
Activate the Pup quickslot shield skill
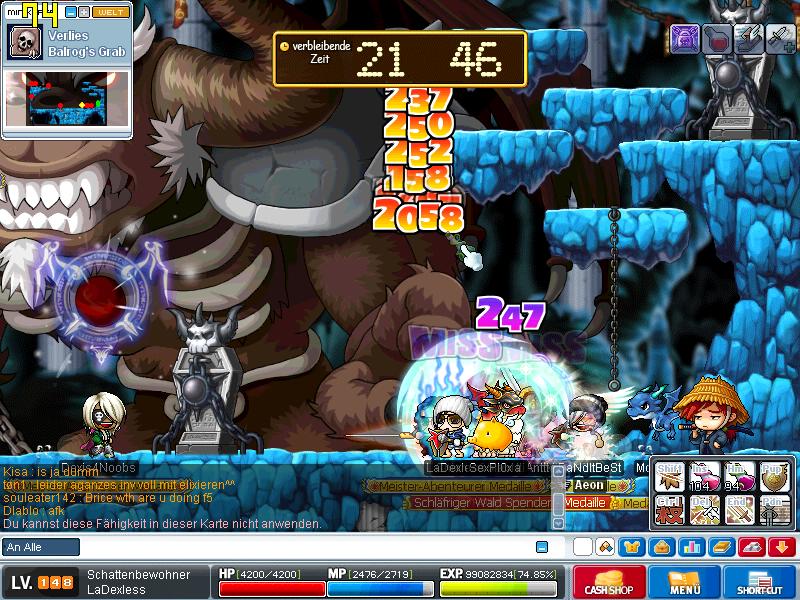click(x=773, y=479)
